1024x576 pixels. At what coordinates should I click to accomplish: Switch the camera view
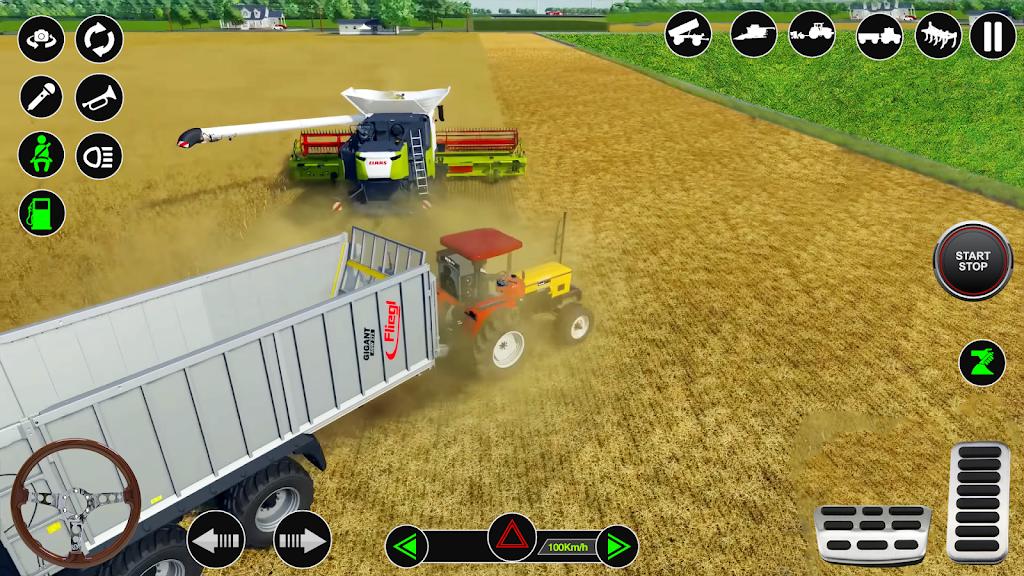coord(41,39)
